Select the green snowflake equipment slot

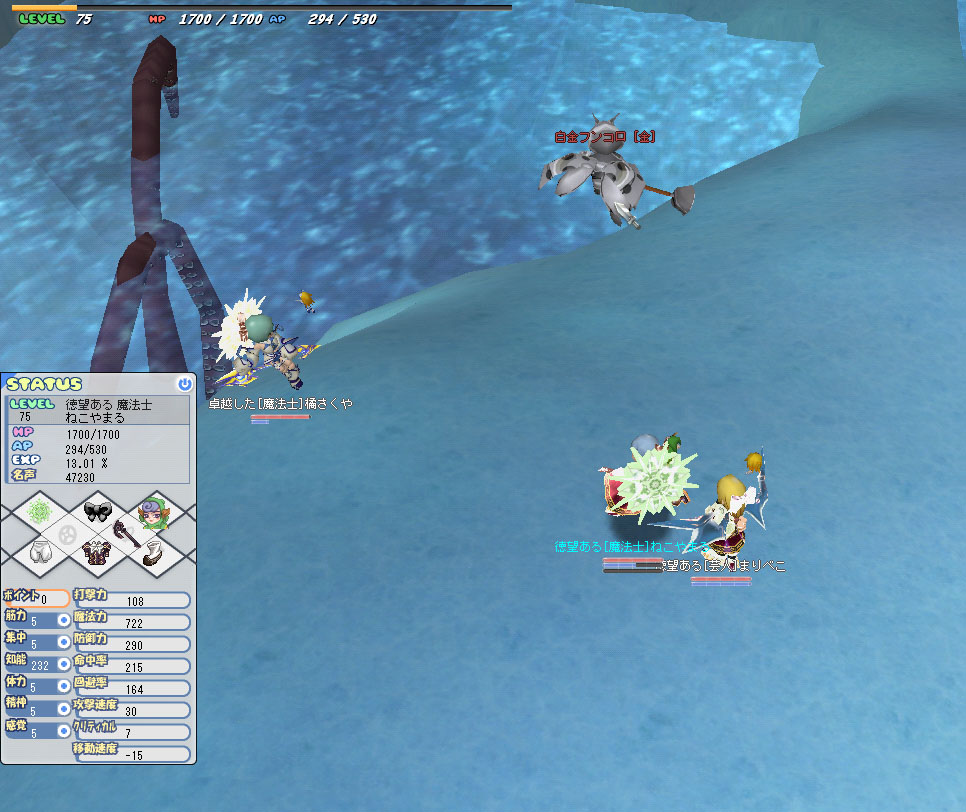pyautogui.click(x=40, y=512)
